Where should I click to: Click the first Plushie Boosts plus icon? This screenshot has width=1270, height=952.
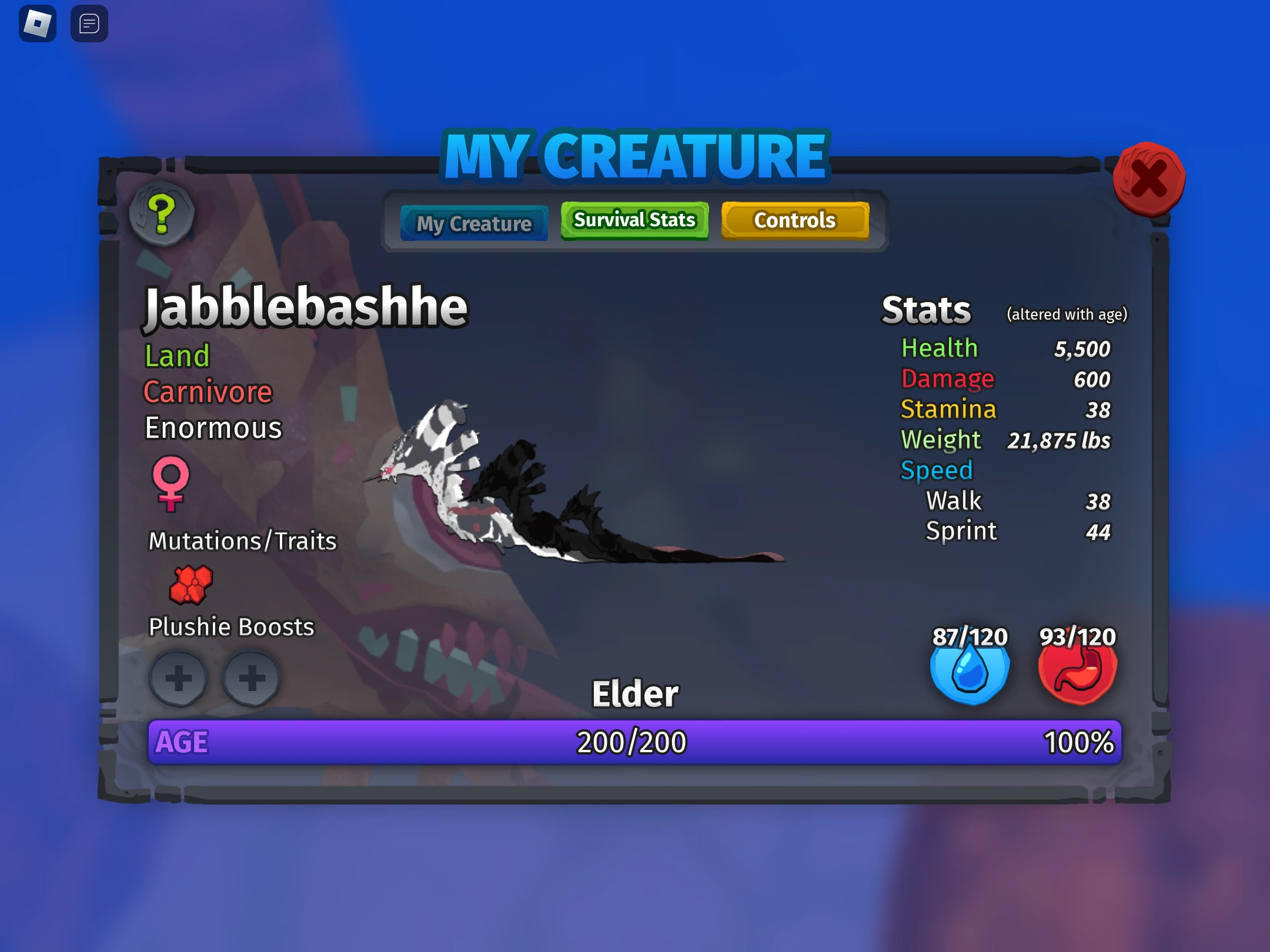point(179,679)
